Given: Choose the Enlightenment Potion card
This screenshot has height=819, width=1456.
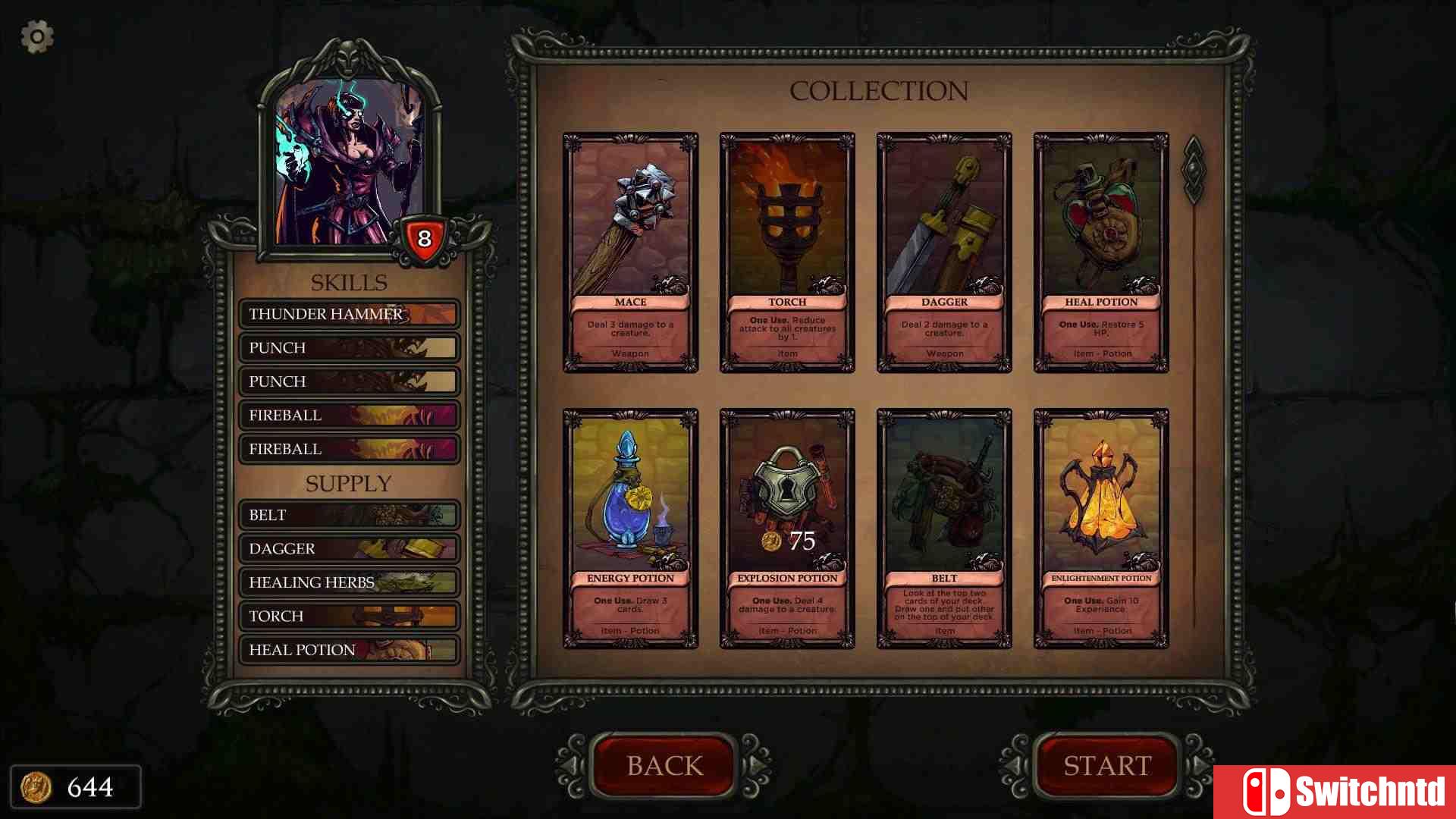Looking at the screenshot, I should [x=1101, y=529].
